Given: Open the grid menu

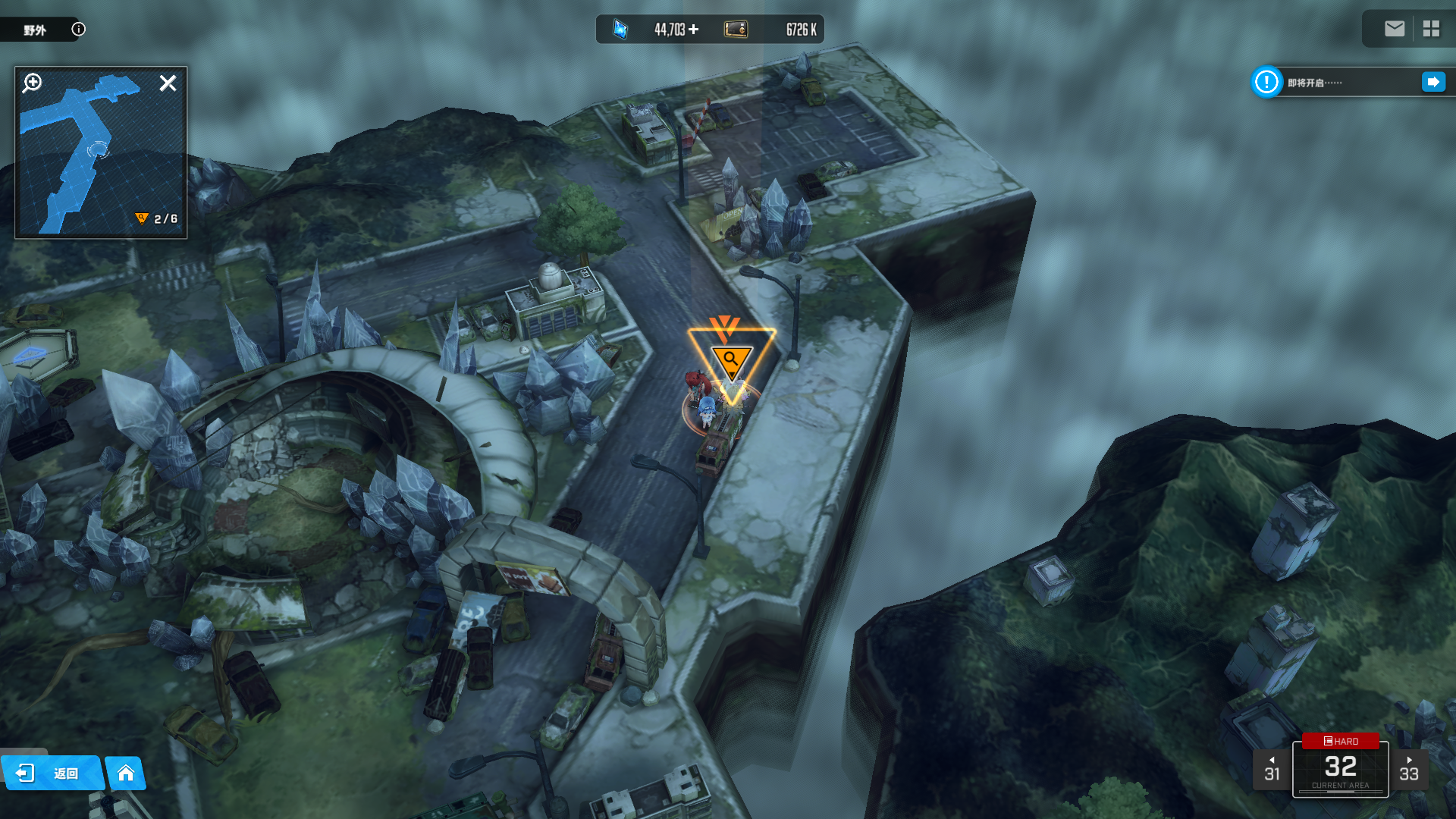Looking at the screenshot, I should click(x=1431, y=29).
